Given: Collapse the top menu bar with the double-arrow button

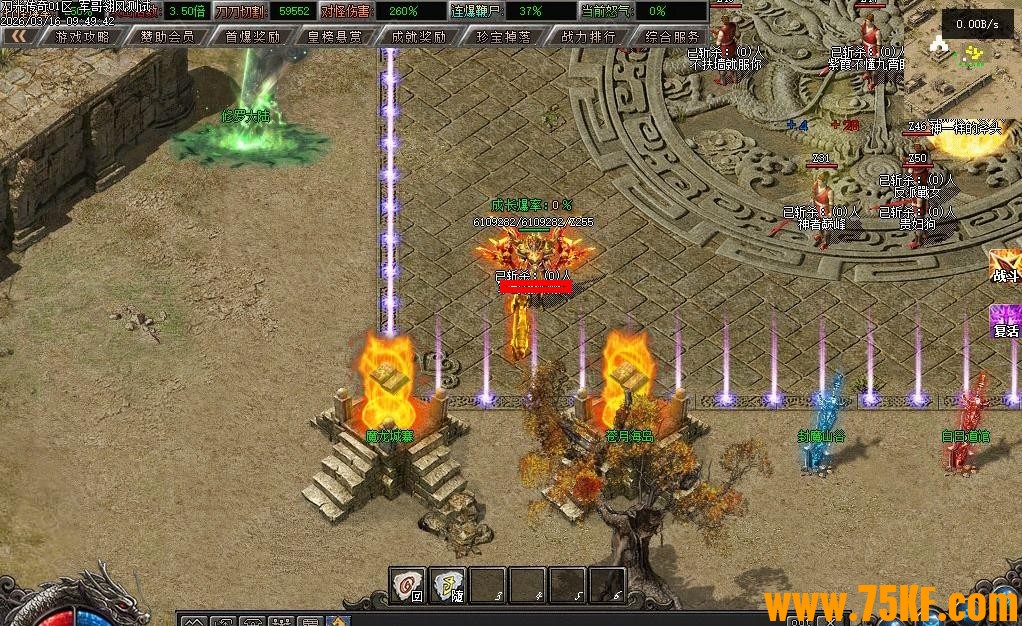Looking at the screenshot, I should coord(19,36).
